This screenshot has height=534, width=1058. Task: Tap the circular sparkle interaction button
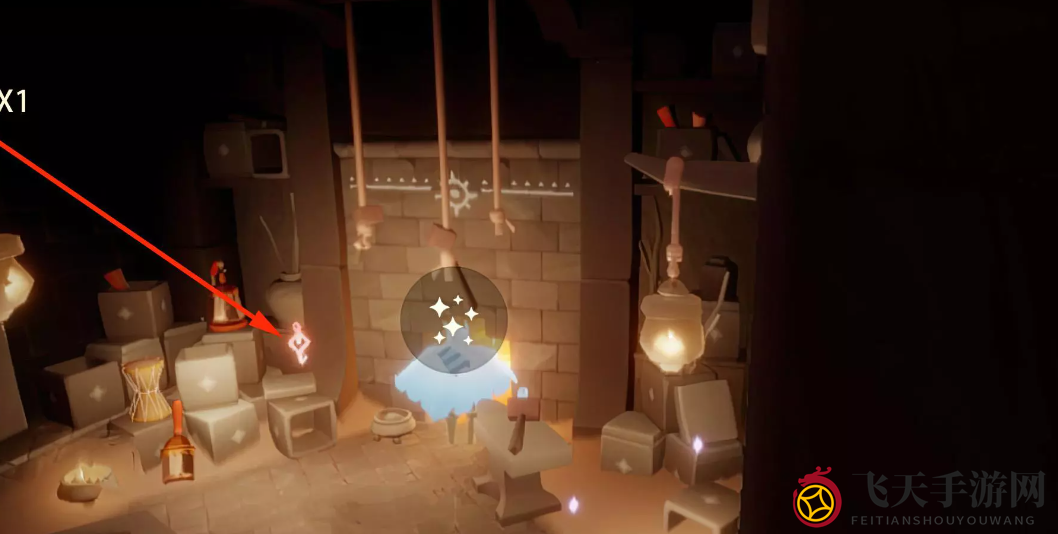point(453,320)
